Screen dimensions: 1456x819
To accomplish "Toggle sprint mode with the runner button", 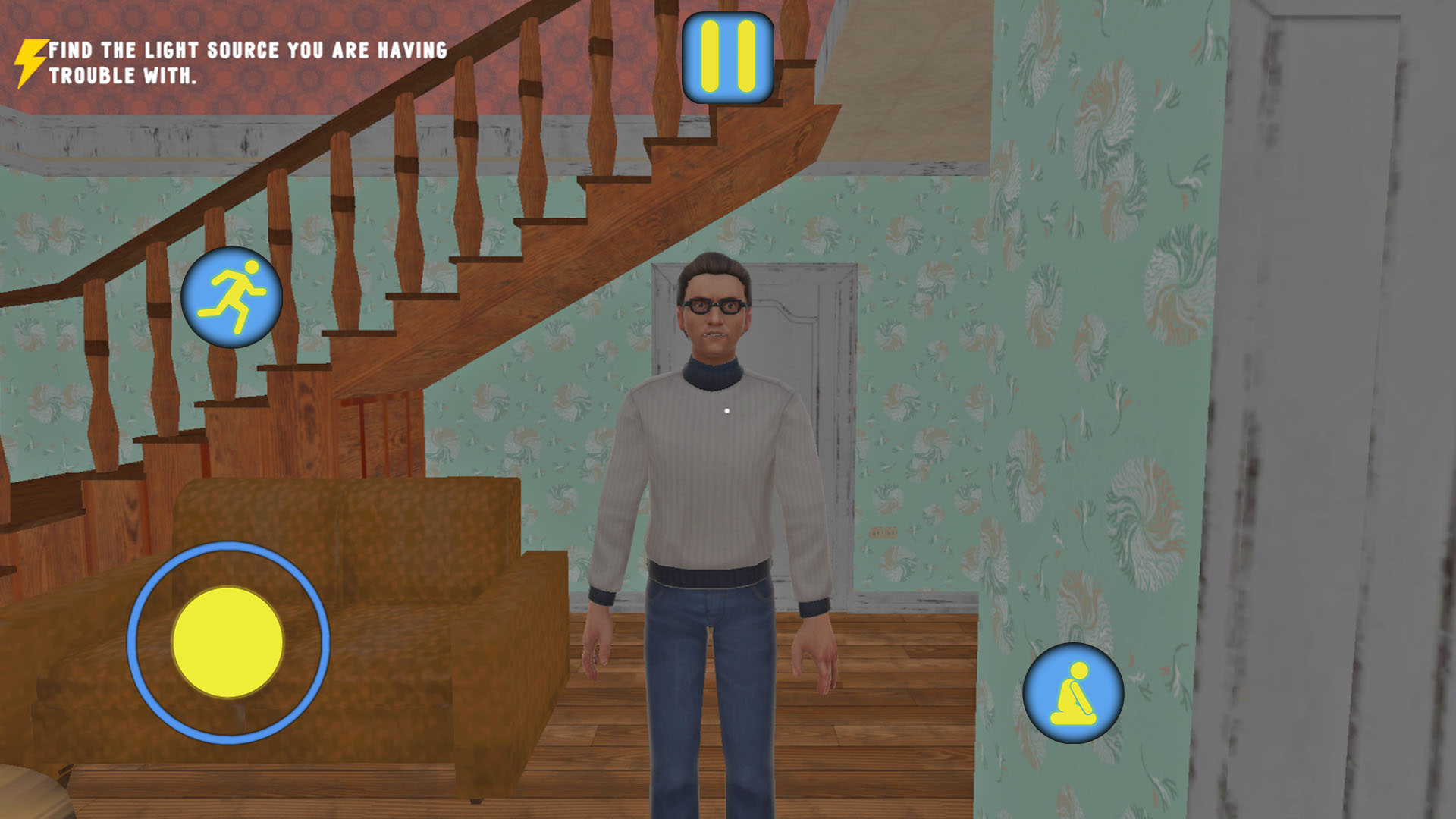I will 233,298.
